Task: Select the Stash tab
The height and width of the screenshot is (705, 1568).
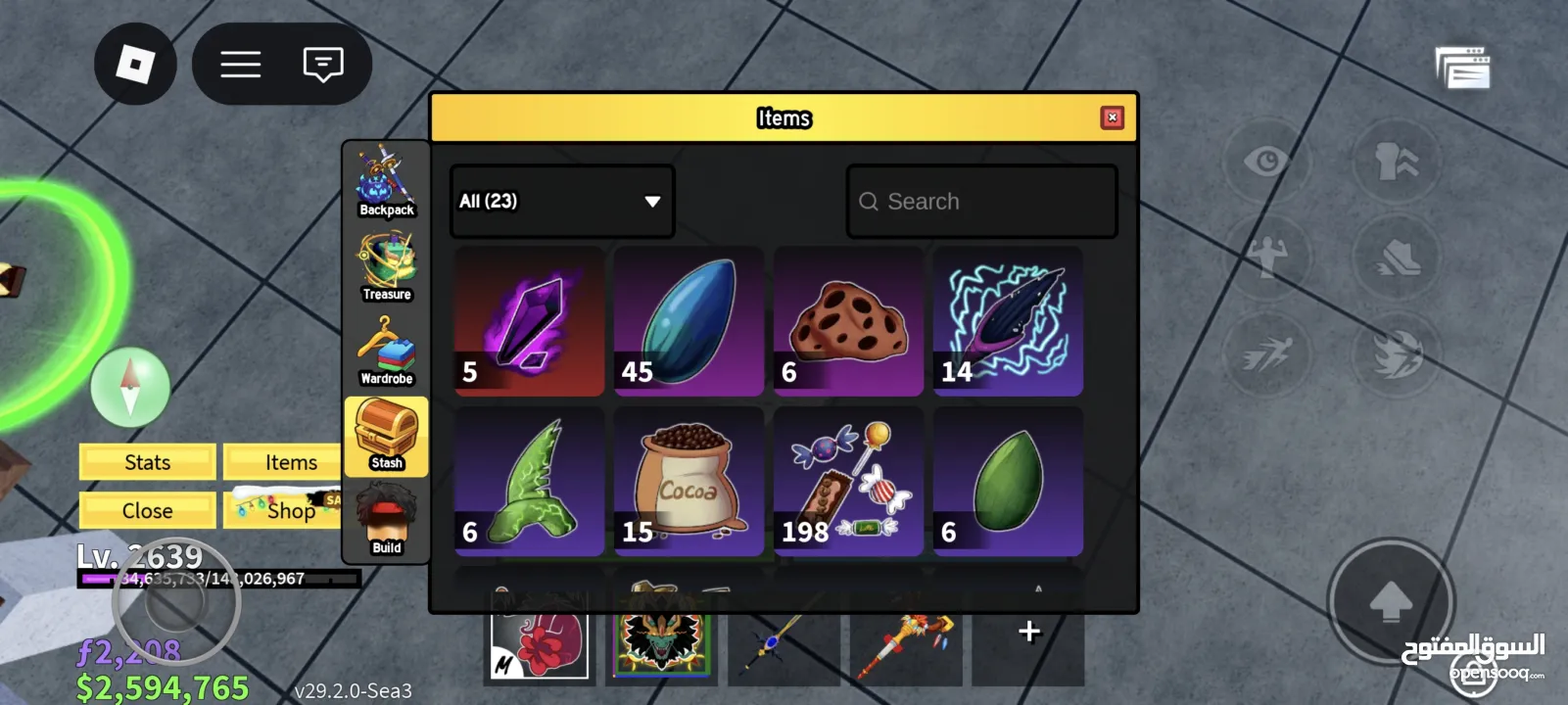Action: [x=386, y=436]
